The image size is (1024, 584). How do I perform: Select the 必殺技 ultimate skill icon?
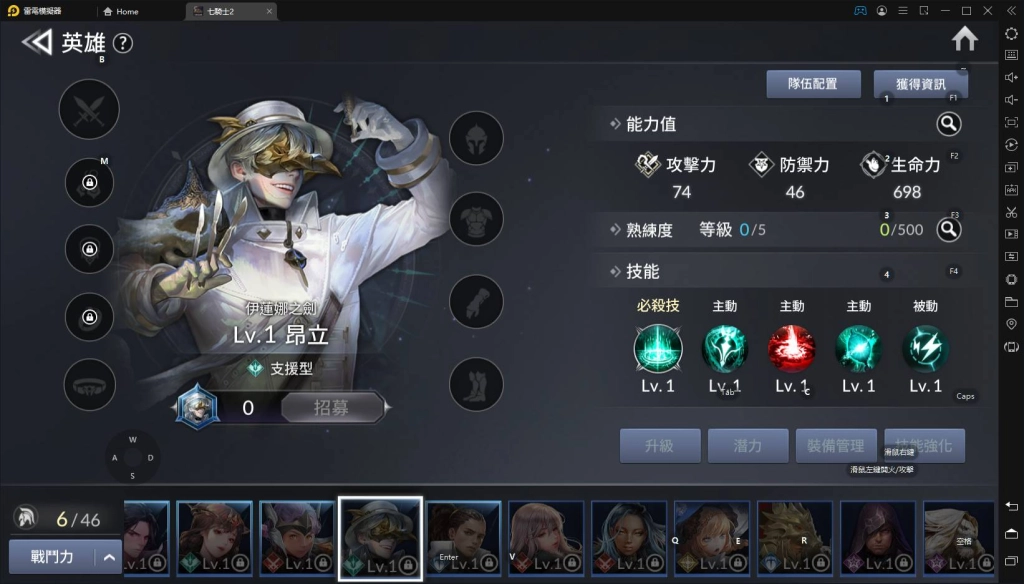click(658, 349)
